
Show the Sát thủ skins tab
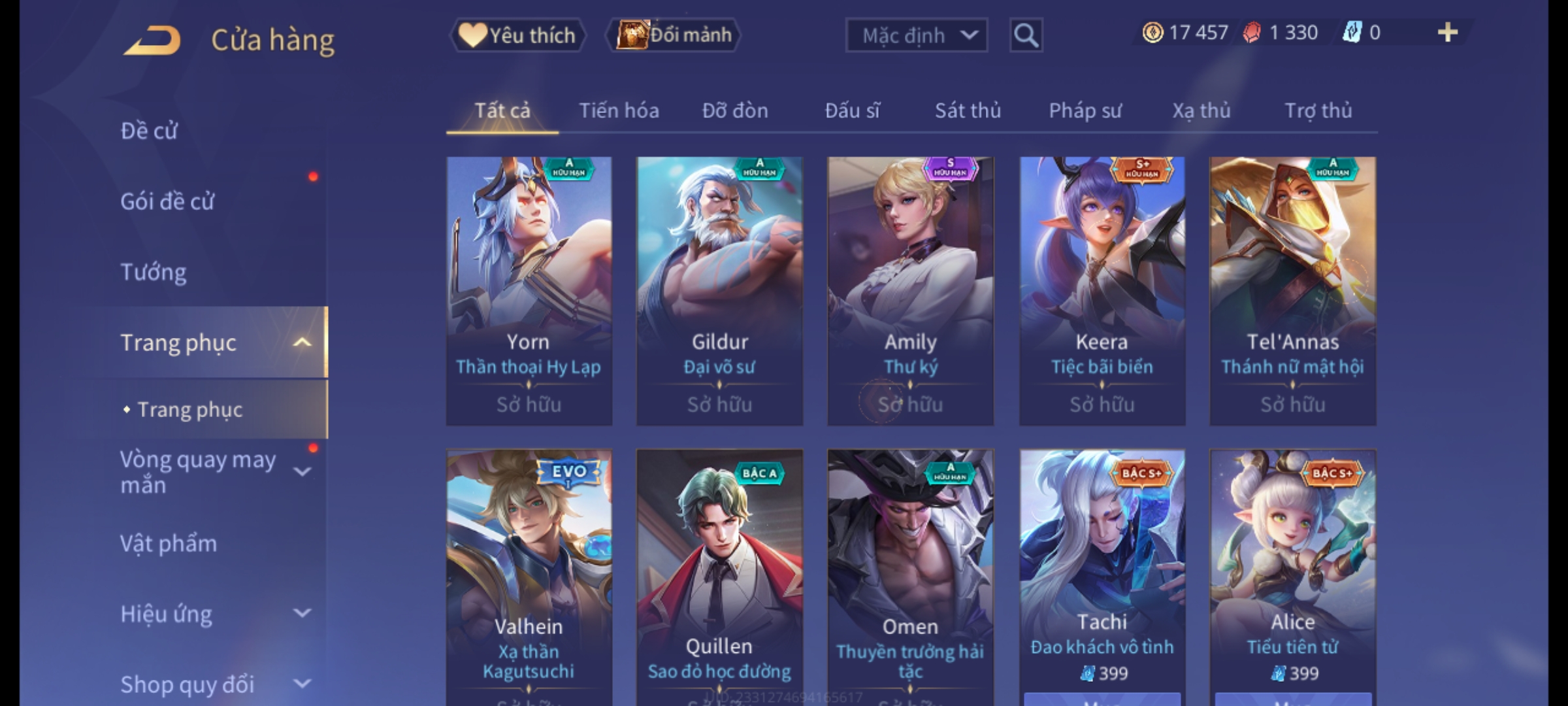coord(968,110)
